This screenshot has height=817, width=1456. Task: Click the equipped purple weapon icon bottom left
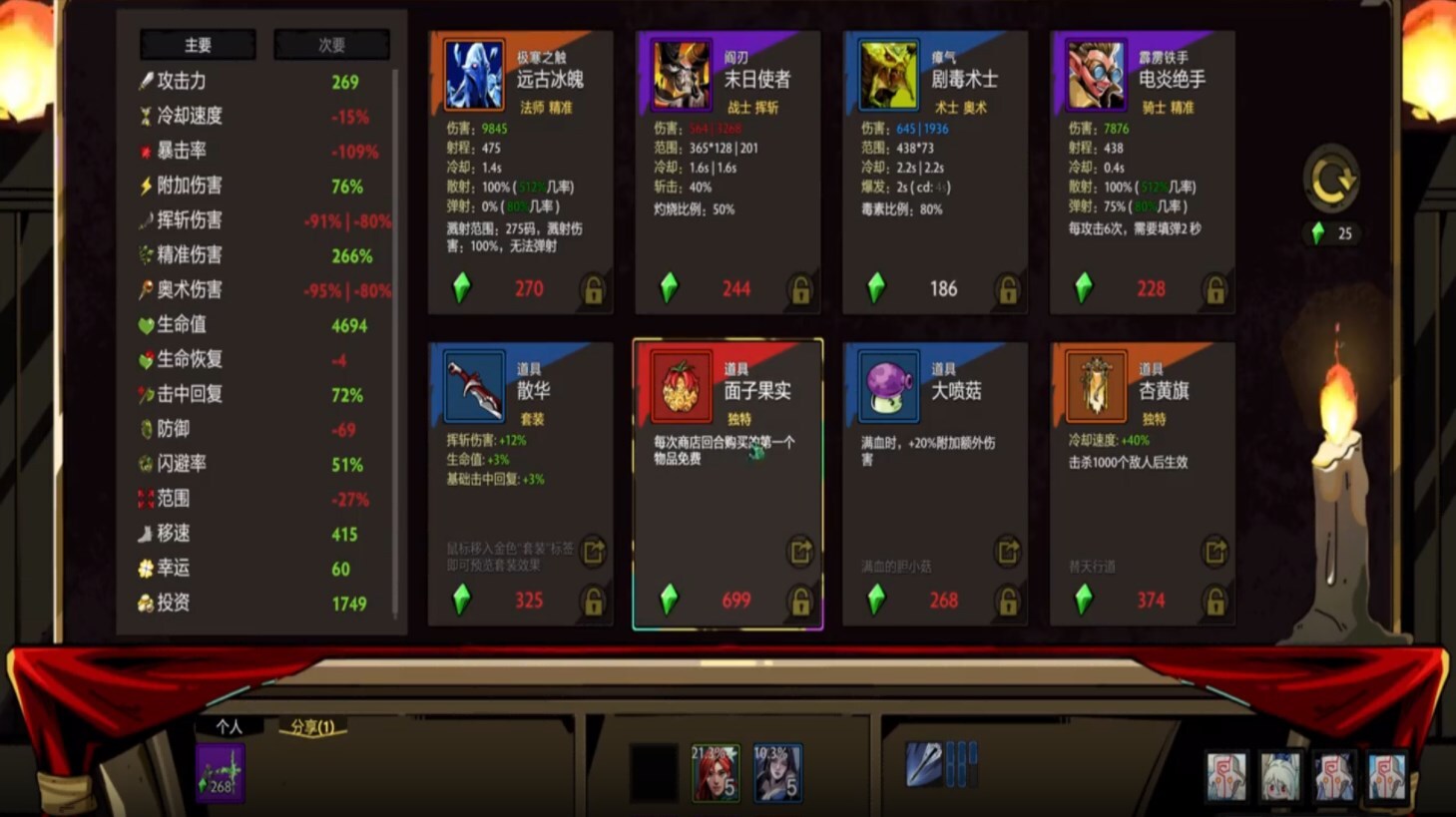tap(219, 773)
